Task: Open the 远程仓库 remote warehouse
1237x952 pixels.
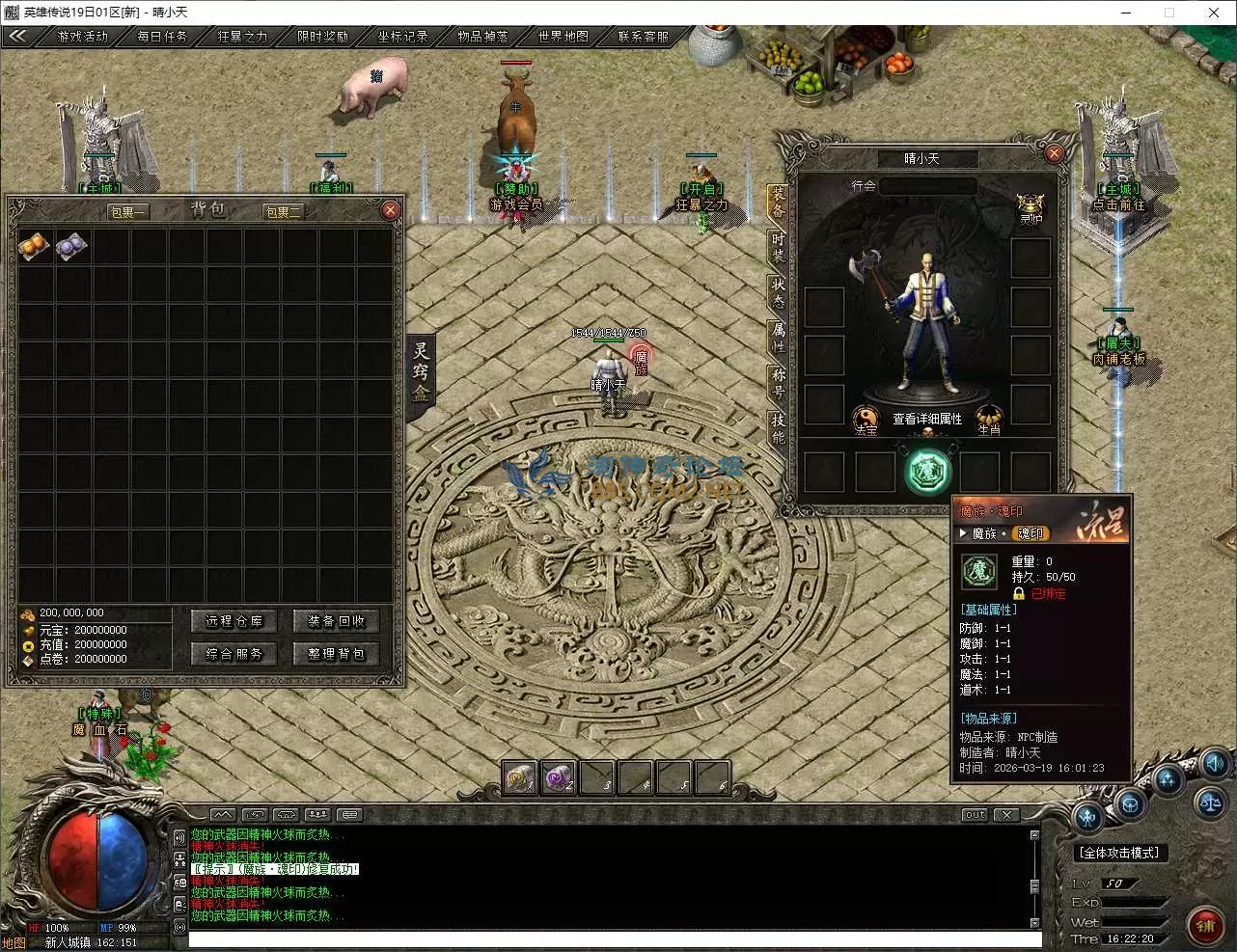Action: point(234,621)
